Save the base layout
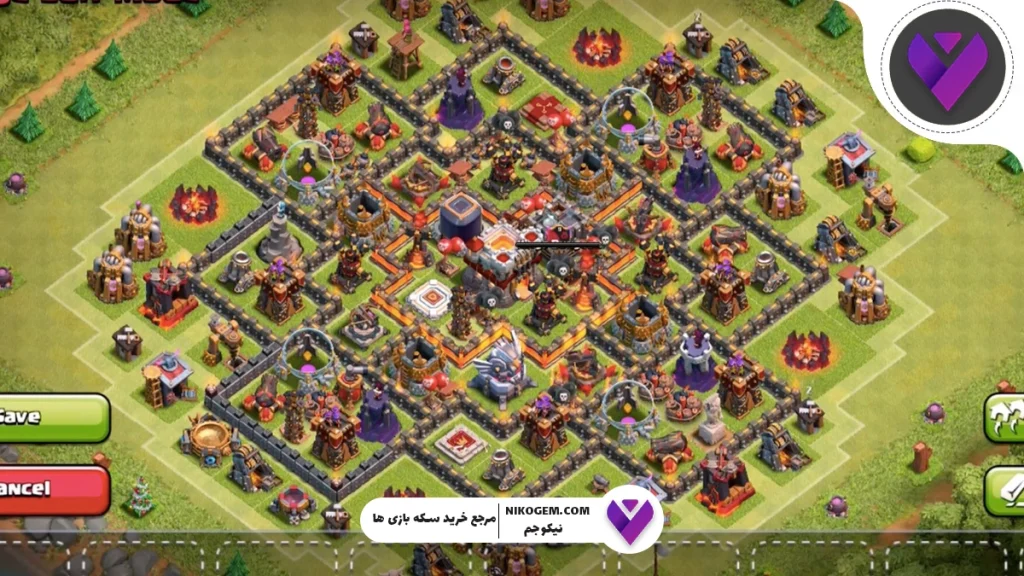Viewport: 1024px width, 576px height. pyautogui.click(x=50, y=417)
